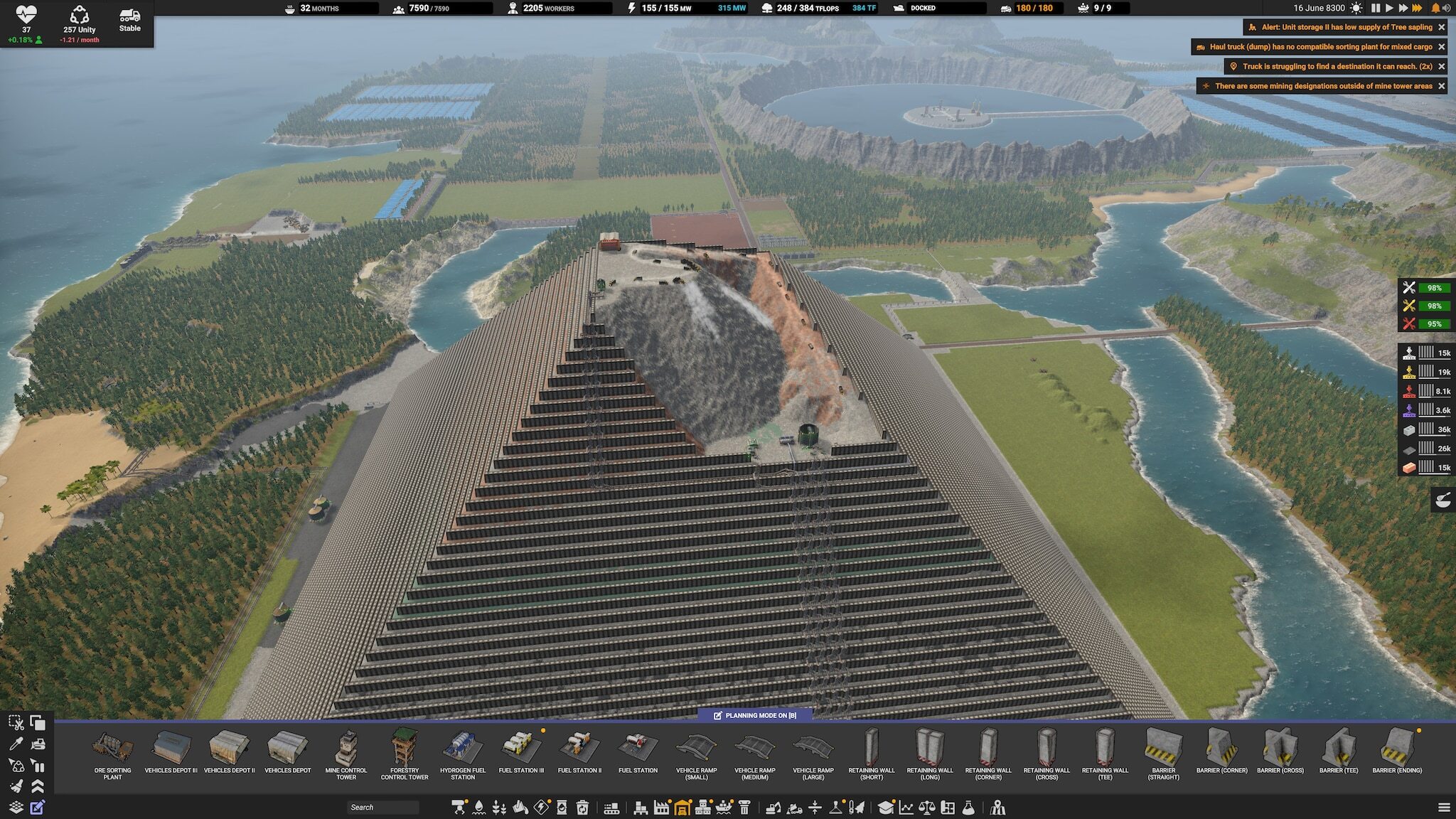Dismiss the Tree sapling low supply alert
Image resolution: width=1456 pixels, height=819 pixels.
[1442, 27]
